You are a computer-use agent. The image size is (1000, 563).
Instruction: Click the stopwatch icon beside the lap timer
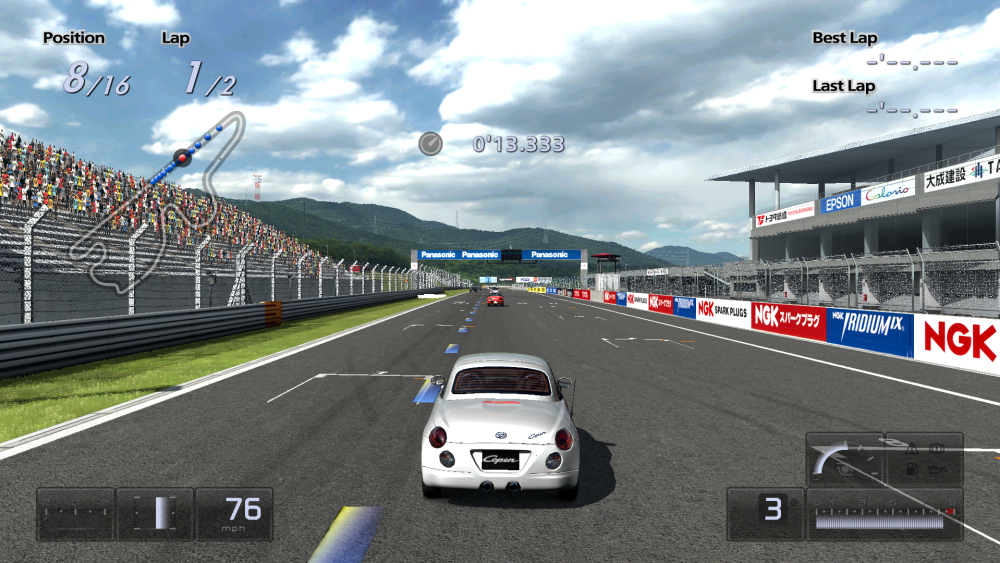pos(430,144)
